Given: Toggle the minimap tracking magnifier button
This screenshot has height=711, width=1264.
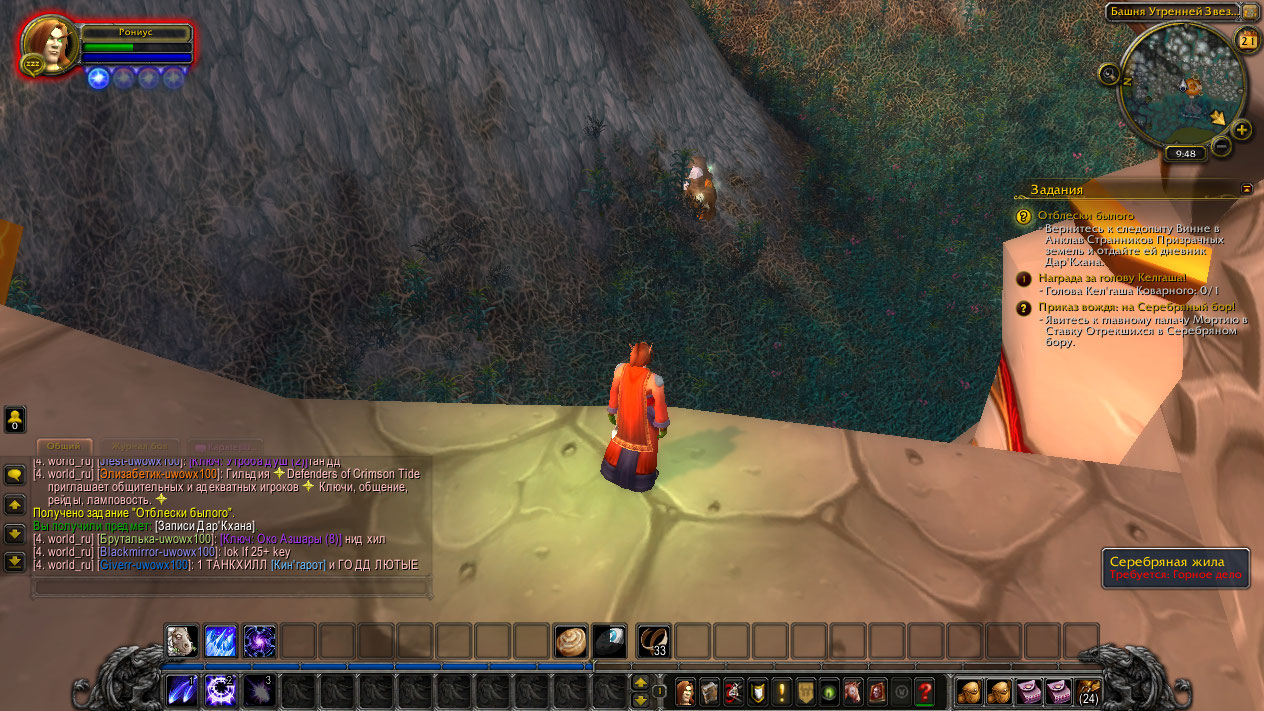Looking at the screenshot, I should point(1108,73).
